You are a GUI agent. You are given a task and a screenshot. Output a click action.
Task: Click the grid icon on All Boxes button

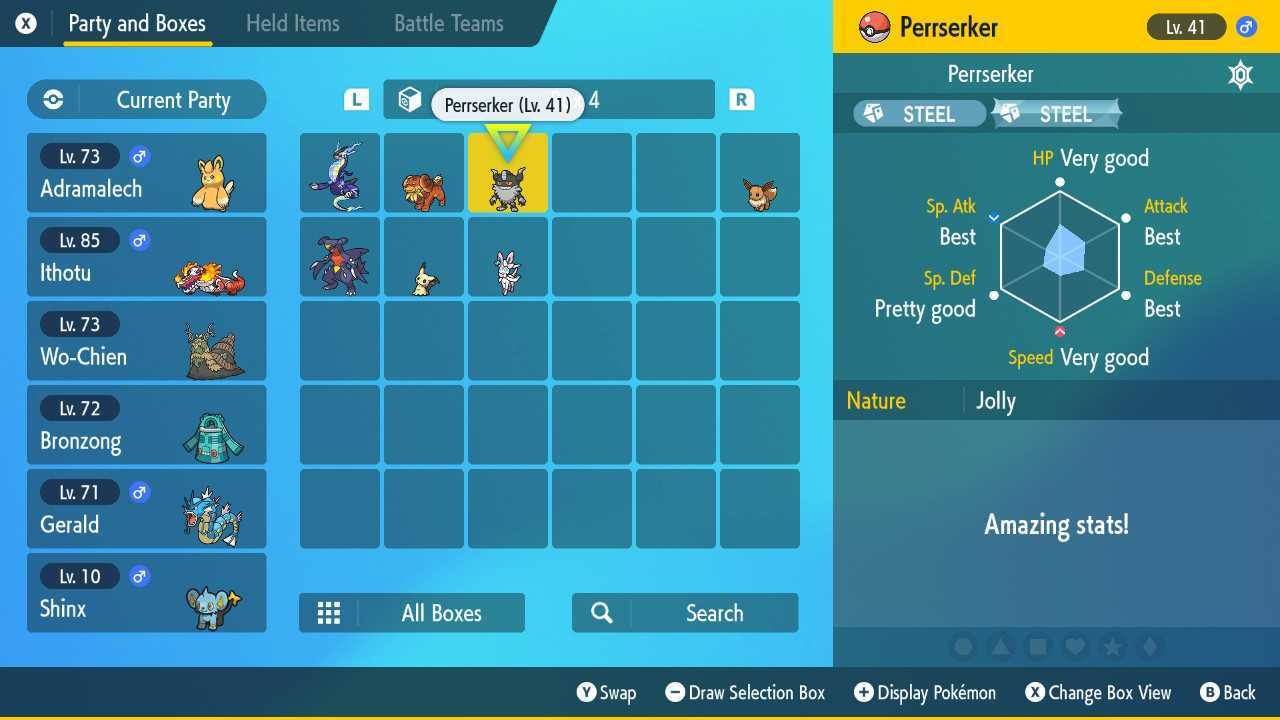pyautogui.click(x=329, y=612)
